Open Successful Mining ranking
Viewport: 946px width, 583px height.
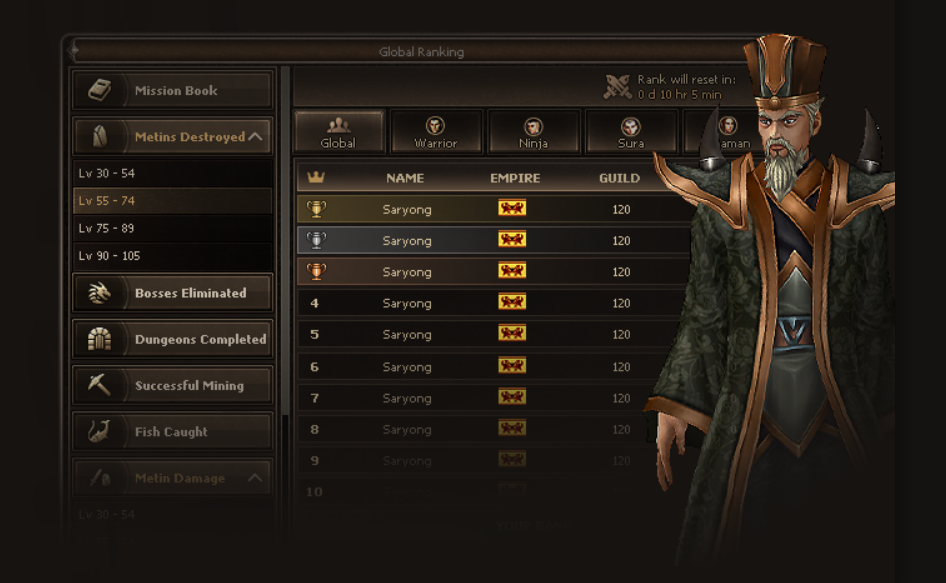tap(172, 386)
